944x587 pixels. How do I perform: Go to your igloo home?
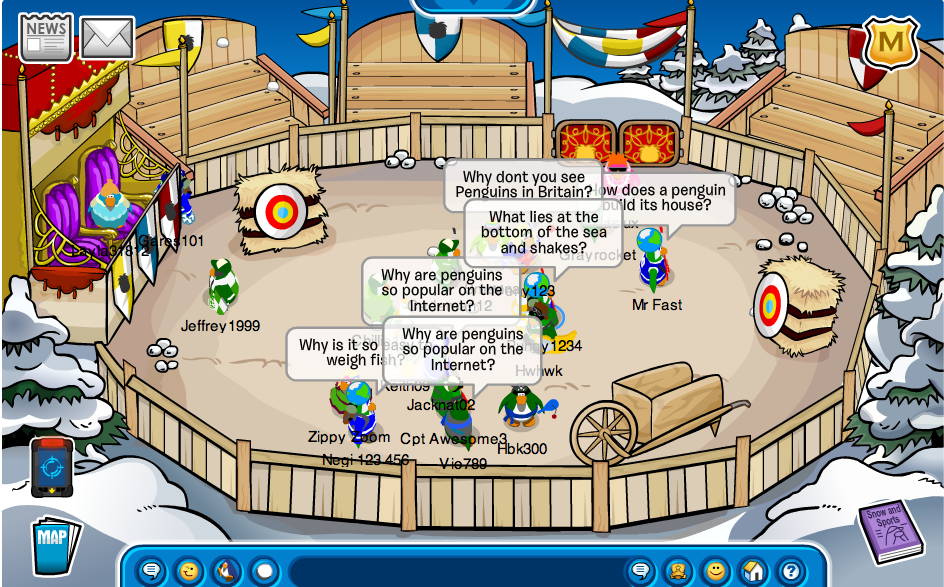[x=753, y=571]
